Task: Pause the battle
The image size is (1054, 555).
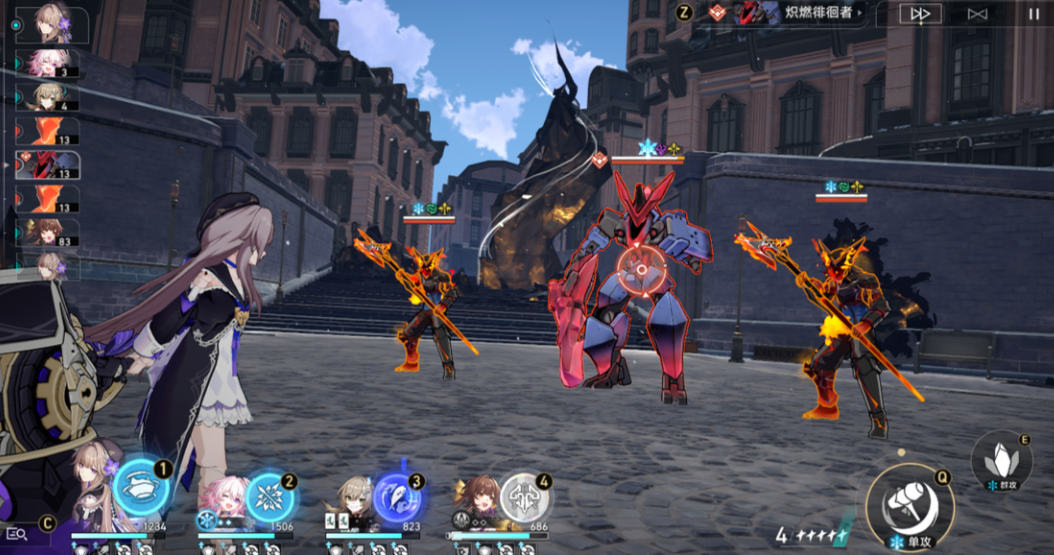Action: pos(1033,14)
